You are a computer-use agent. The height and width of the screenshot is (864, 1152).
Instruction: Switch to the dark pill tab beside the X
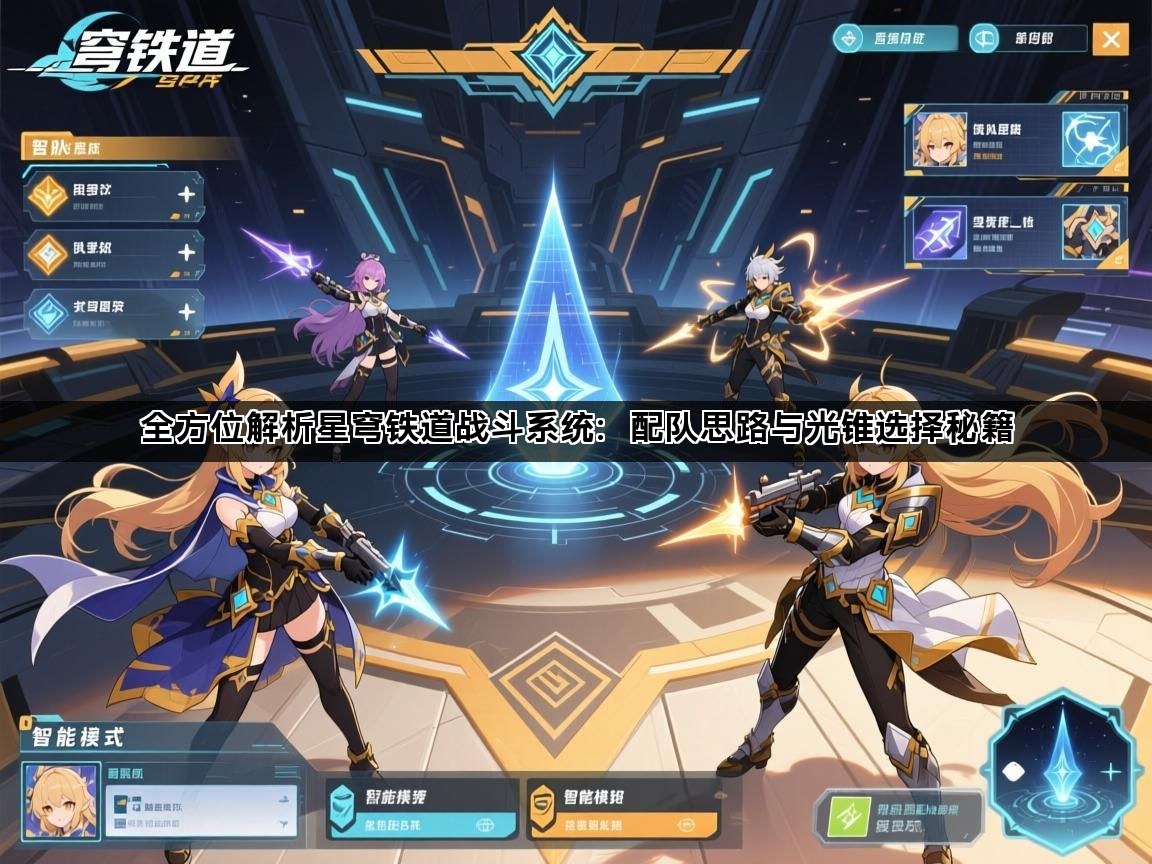pos(1029,39)
